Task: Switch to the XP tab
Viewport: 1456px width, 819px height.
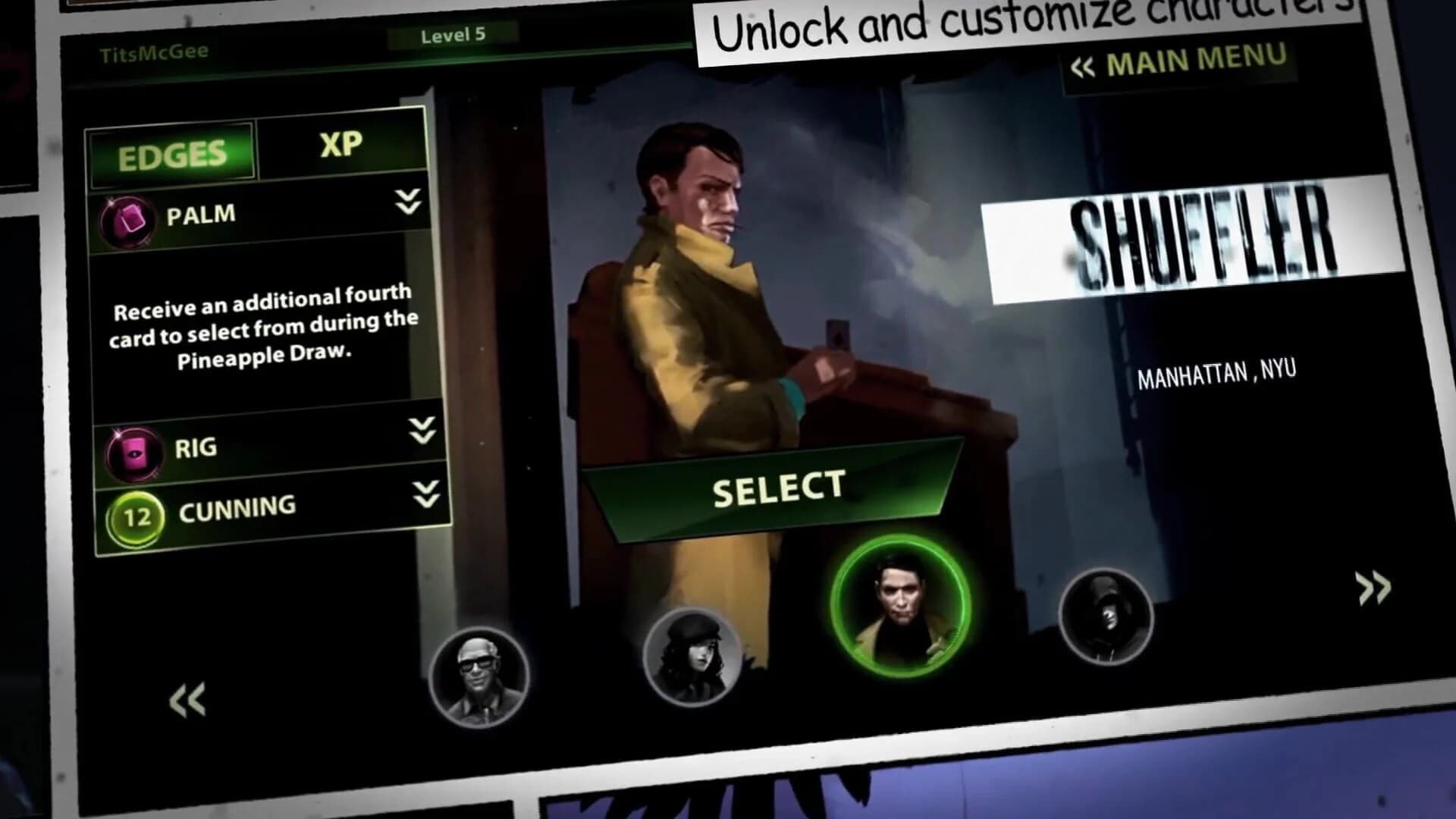Action: (340, 146)
